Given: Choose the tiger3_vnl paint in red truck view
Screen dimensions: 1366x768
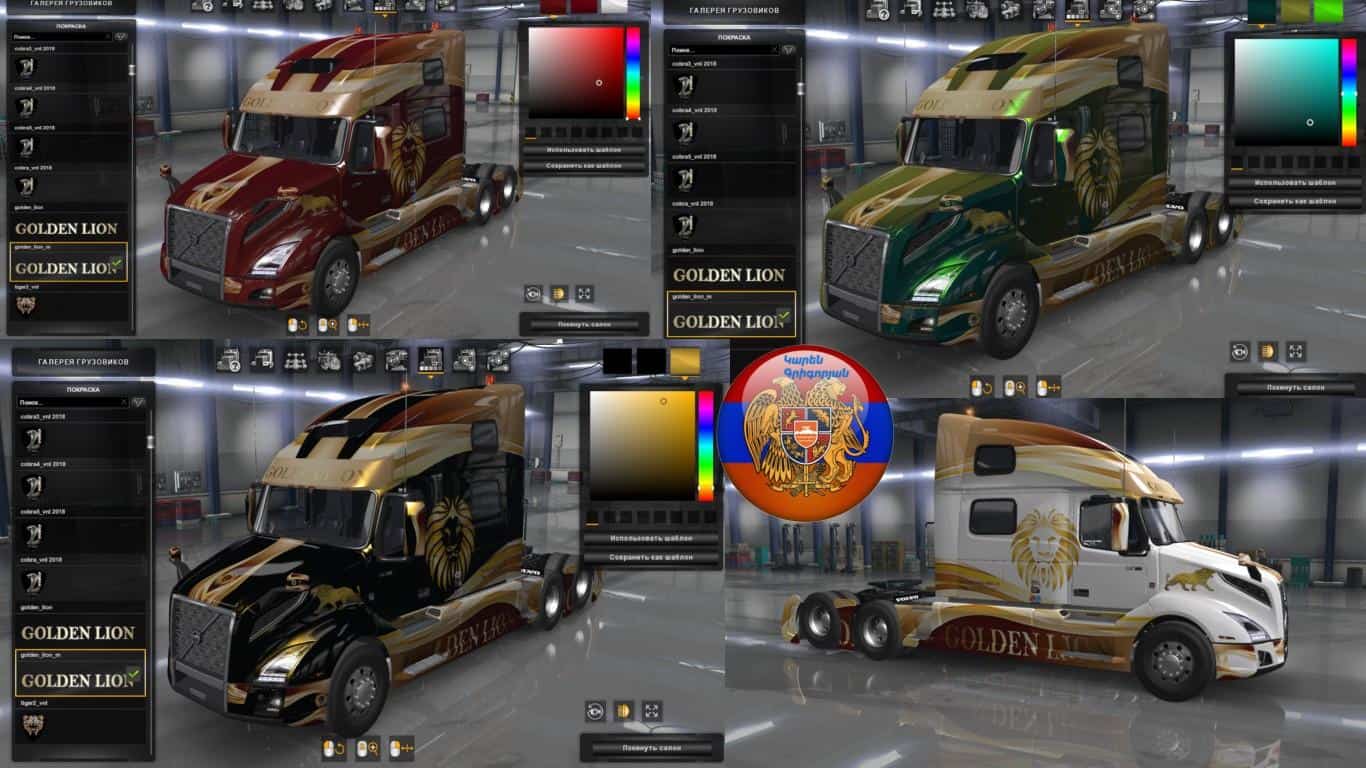Looking at the screenshot, I should click(x=70, y=303).
